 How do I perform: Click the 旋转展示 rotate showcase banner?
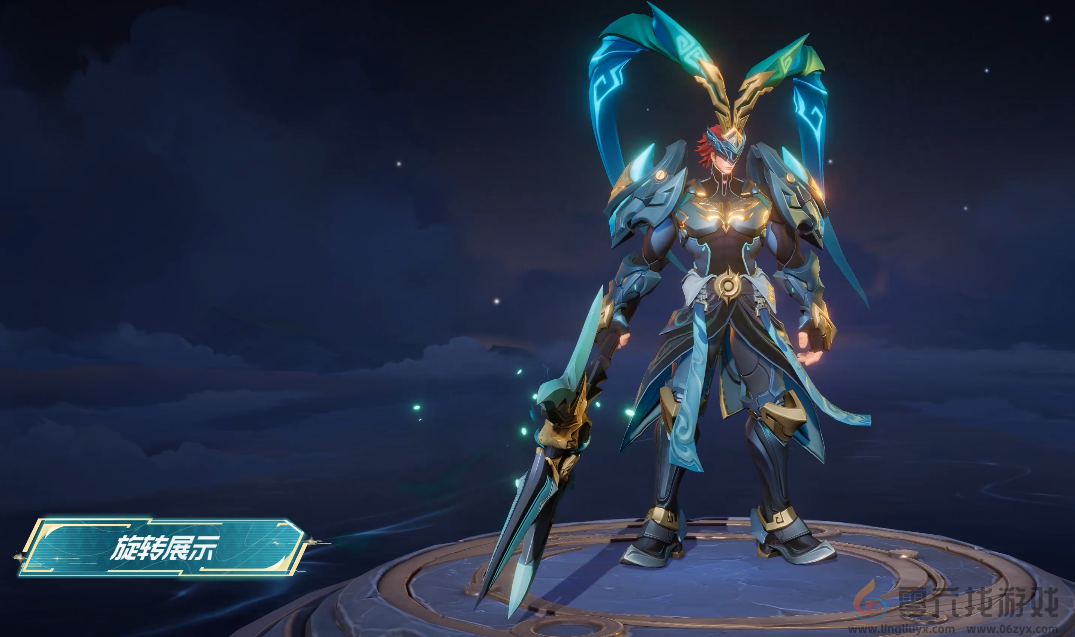tap(163, 547)
